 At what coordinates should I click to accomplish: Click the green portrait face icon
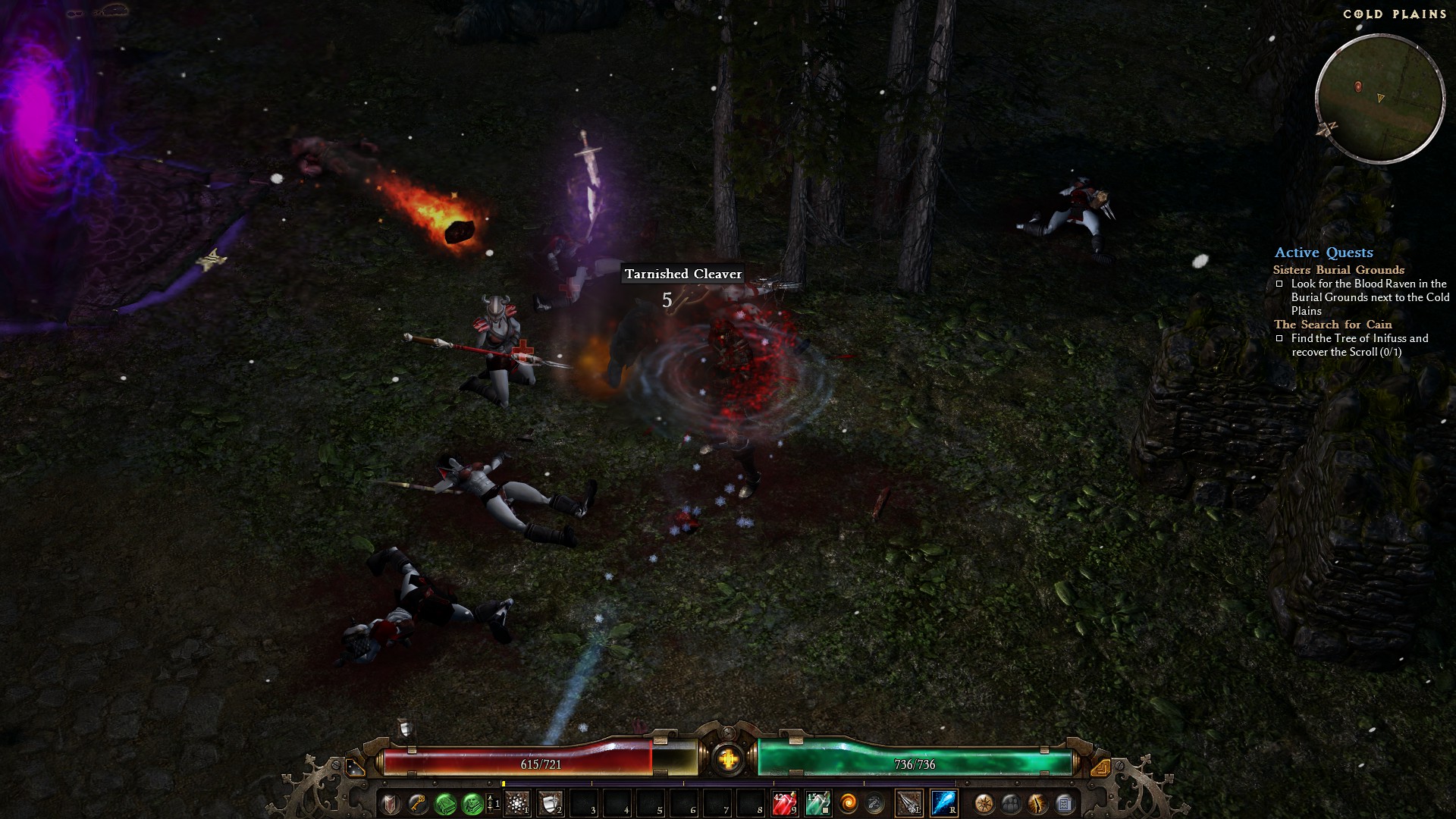[x=472, y=803]
